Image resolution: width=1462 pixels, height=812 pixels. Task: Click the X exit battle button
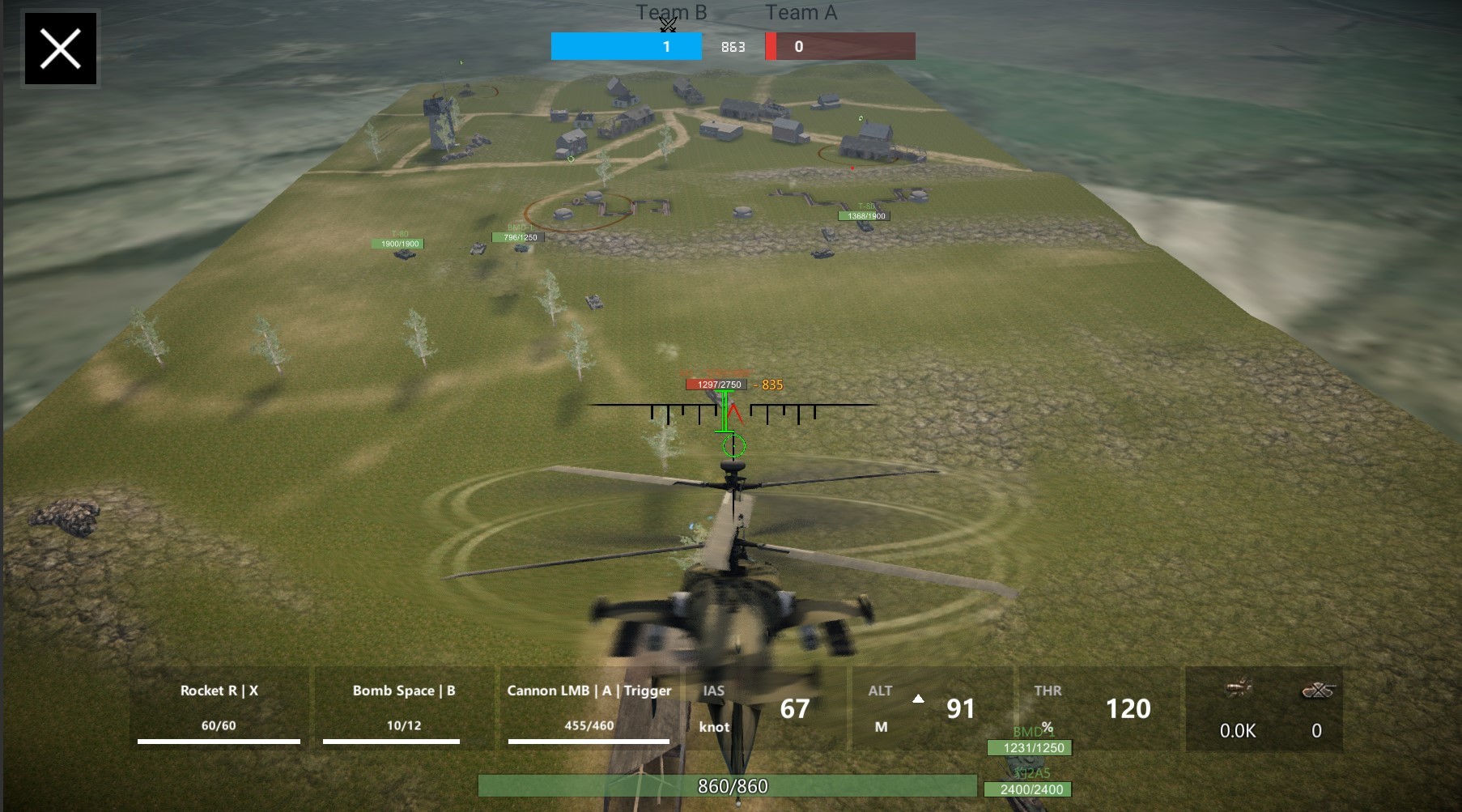[x=60, y=48]
